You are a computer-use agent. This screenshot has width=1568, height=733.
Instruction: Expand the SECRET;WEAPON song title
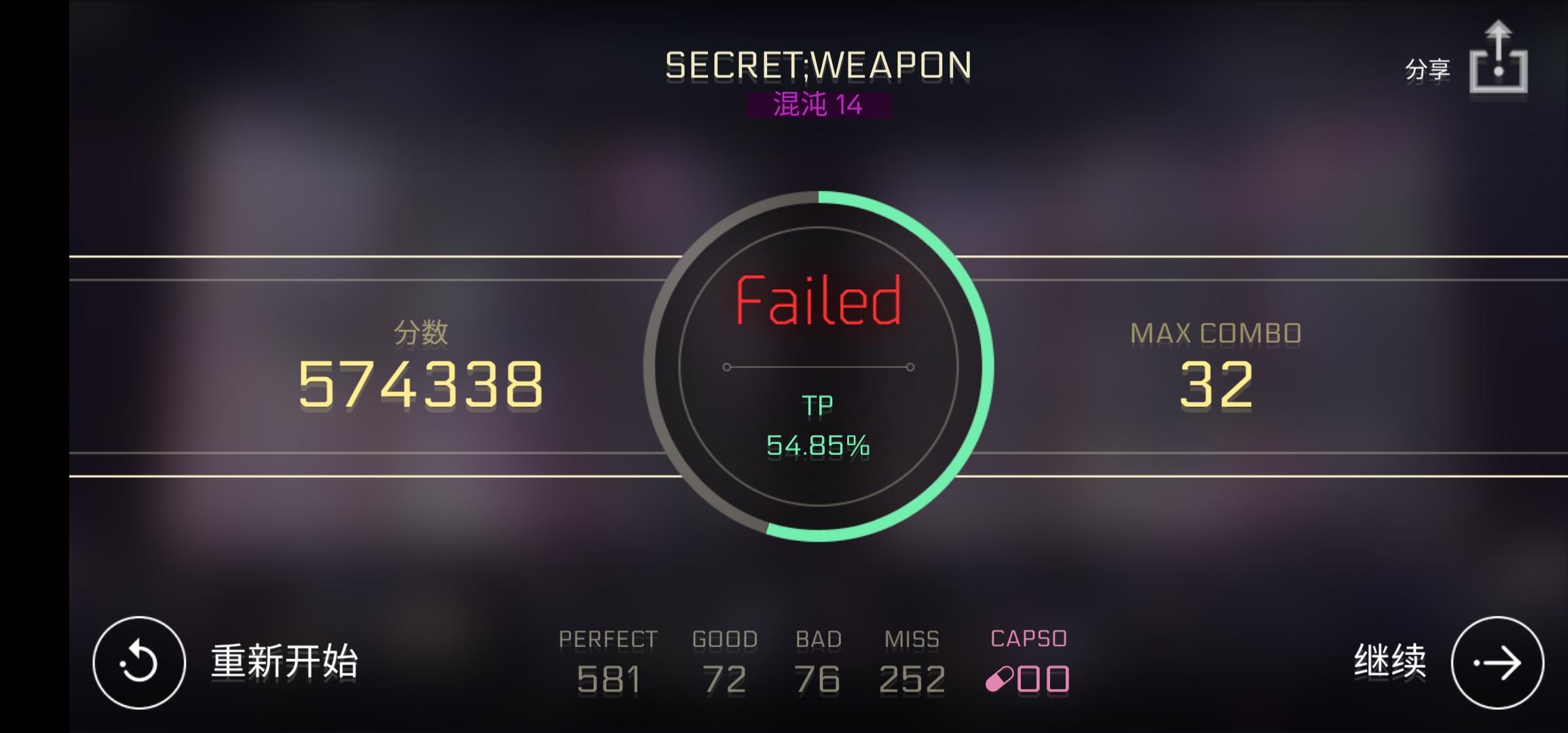point(817,66)
